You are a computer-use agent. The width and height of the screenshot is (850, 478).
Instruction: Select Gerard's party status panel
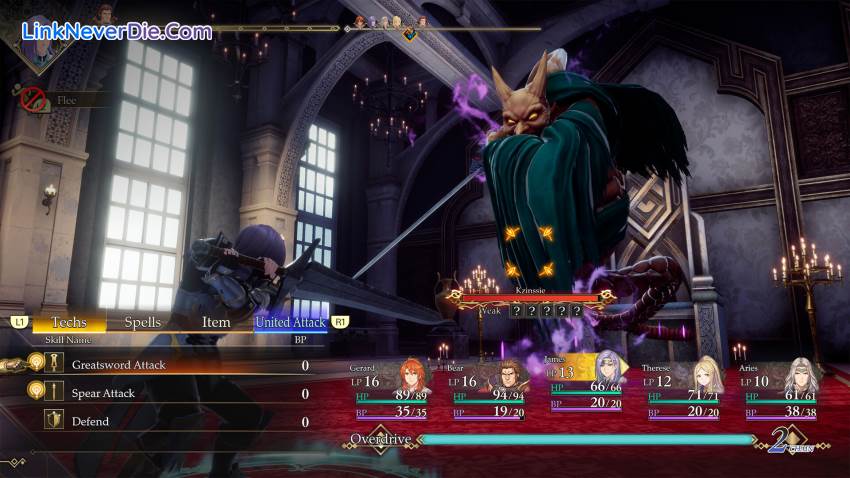coord(390,390)
